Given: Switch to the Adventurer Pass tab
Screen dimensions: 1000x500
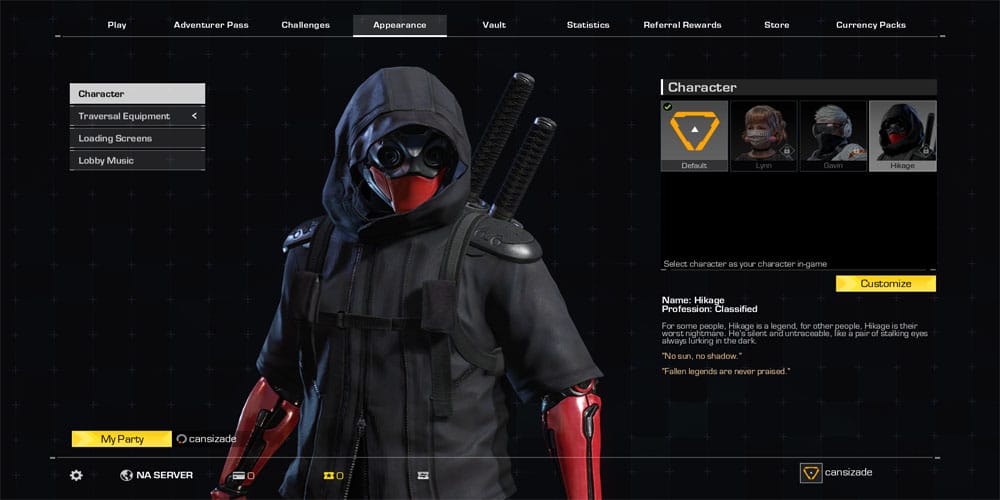Looking at the screenshot, I should 211,25.
